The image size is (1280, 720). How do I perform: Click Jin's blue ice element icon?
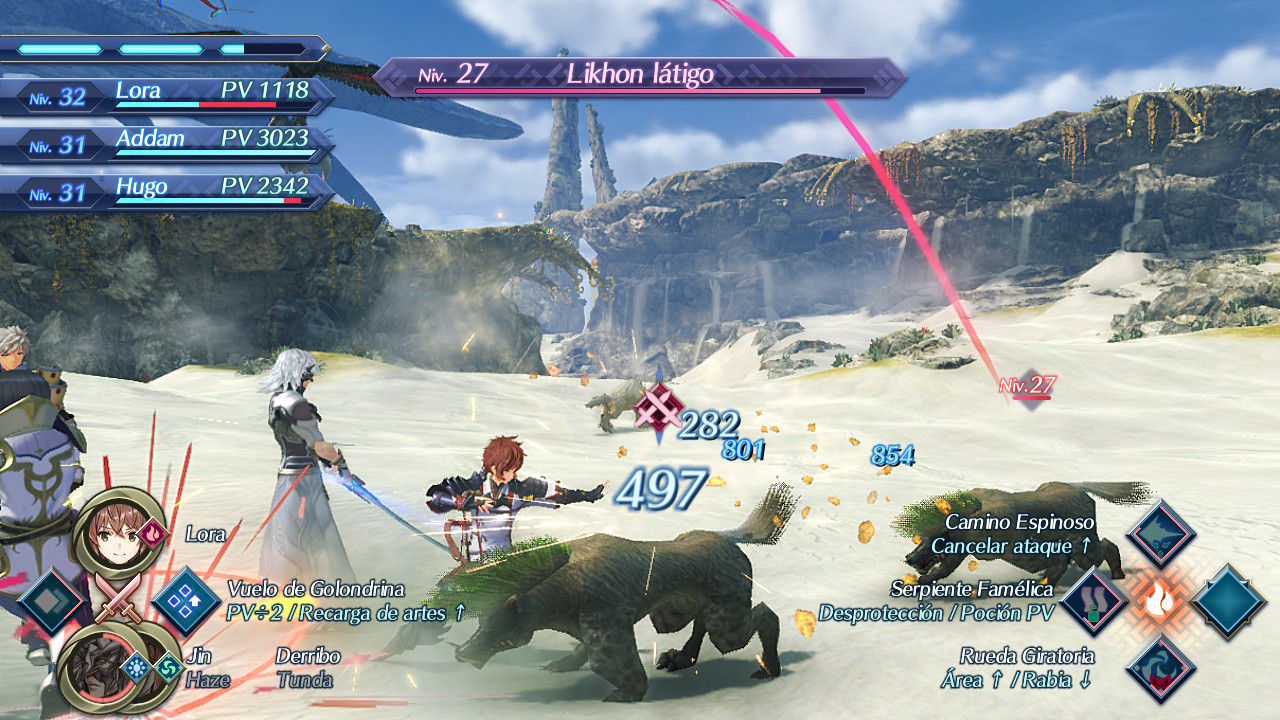pos(136,664)
